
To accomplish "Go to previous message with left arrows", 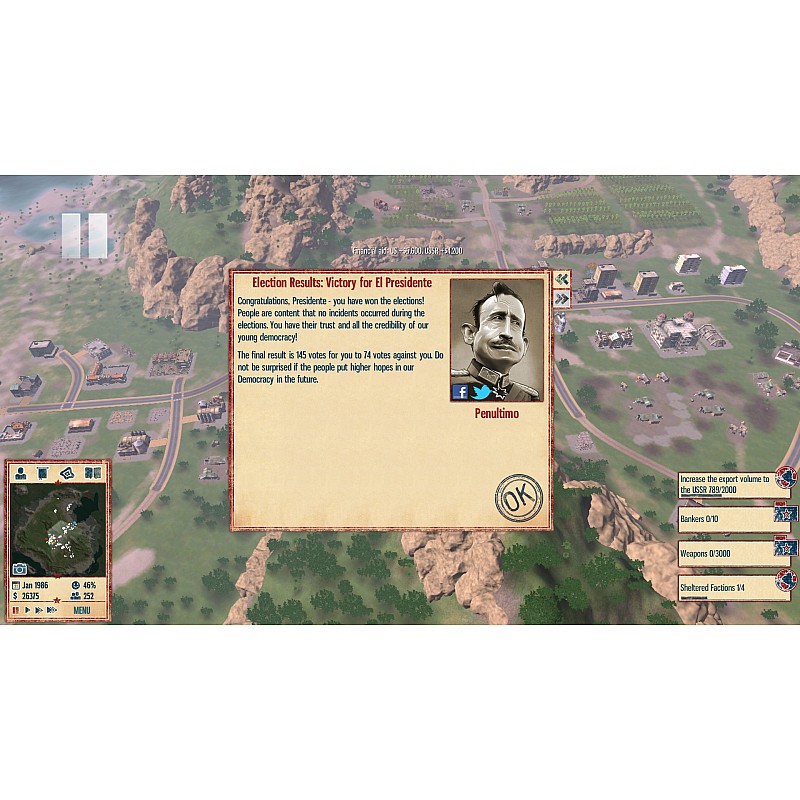I will click(x=562, y=279).
